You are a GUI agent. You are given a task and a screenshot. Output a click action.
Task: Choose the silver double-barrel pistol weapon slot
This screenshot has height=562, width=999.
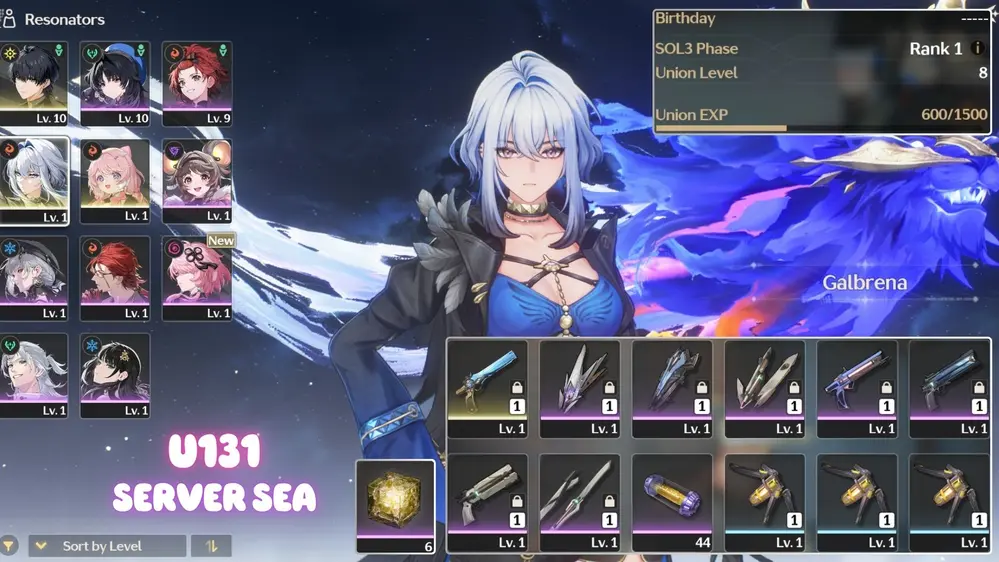pos(487,502)
